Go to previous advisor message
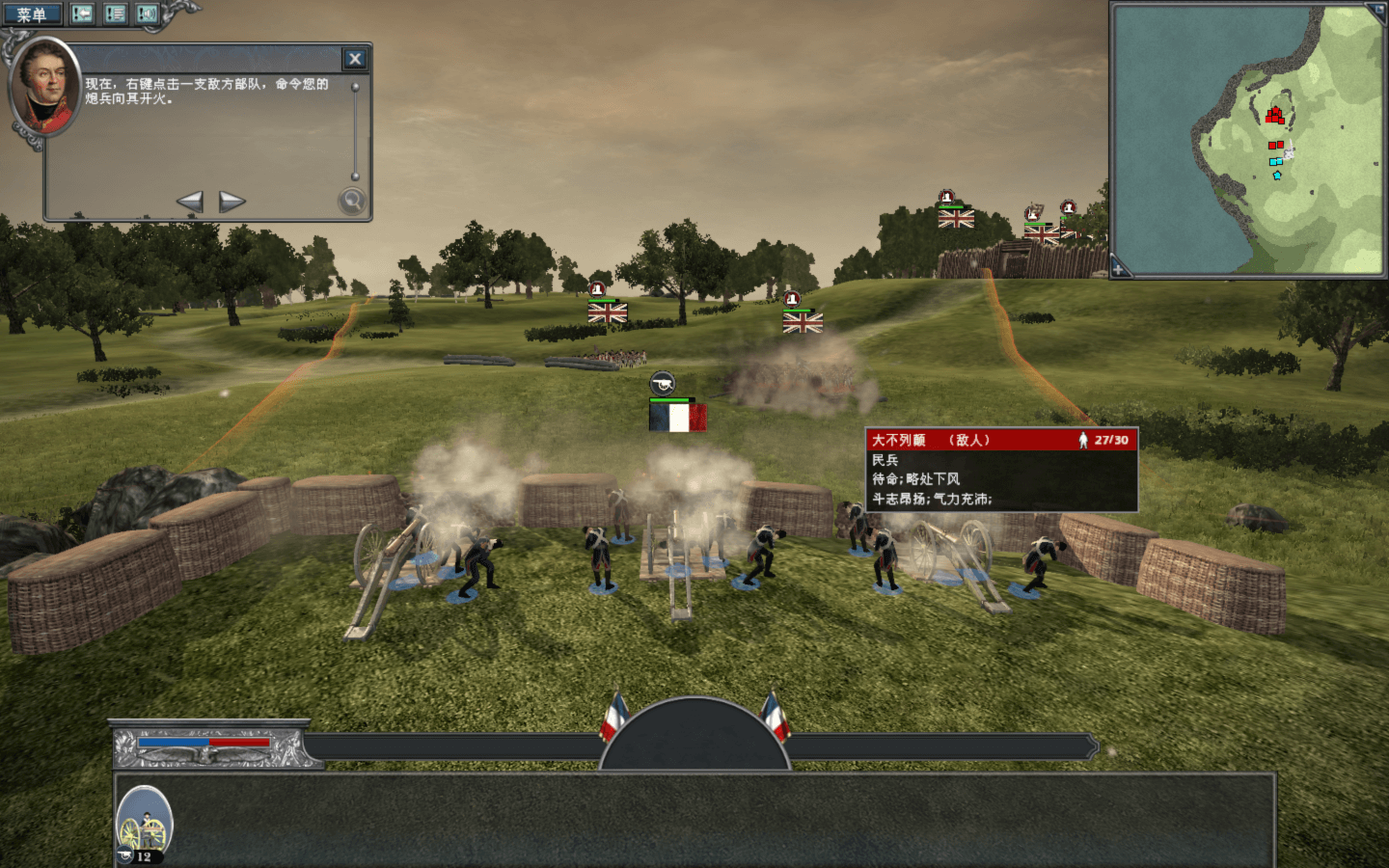Image resolution: width=1389 pixels, height=868 pixels. pyautogui.click(x=190, y=202)
